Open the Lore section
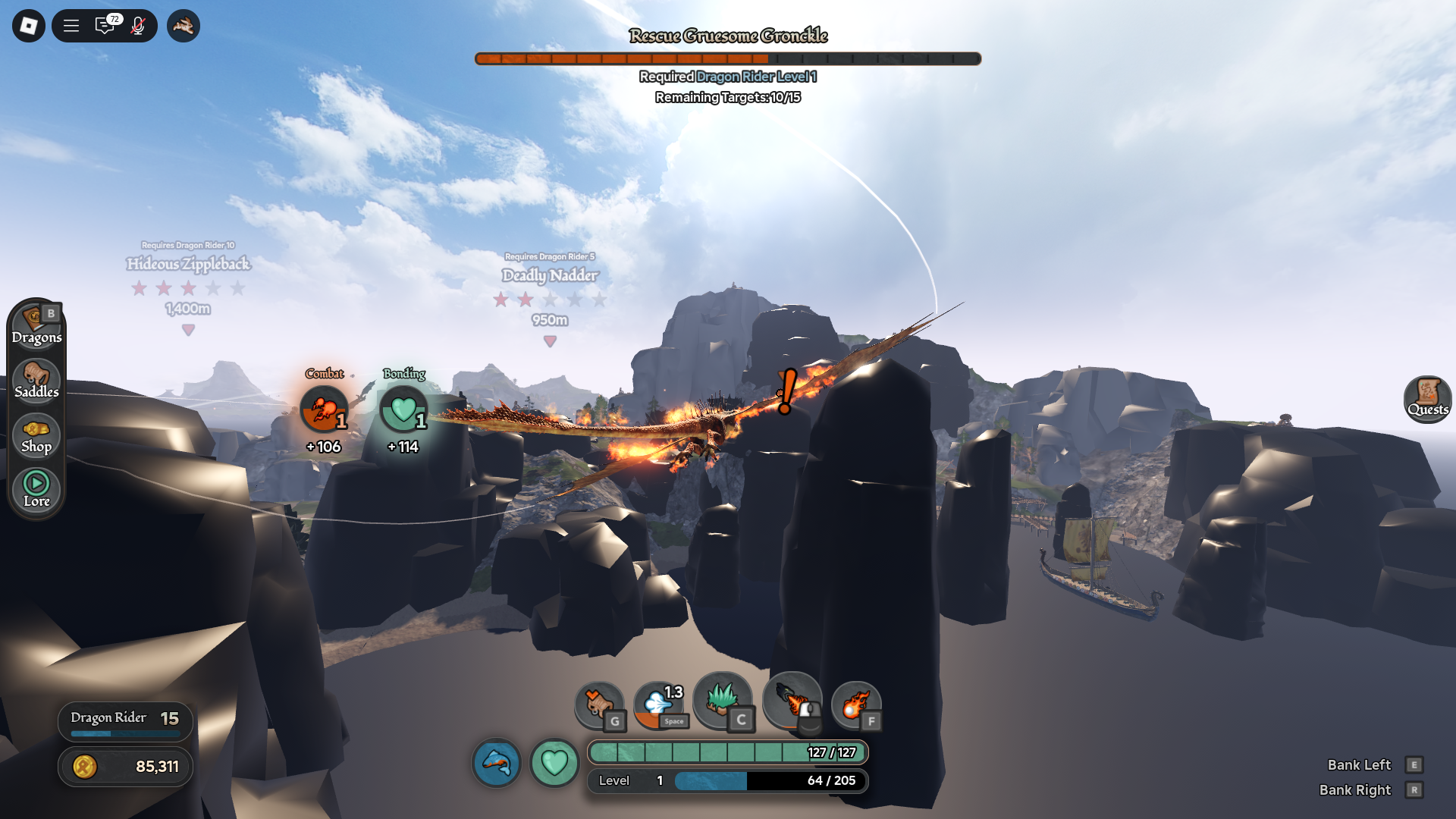The image size is (1456, 819). tap(36, 489)
